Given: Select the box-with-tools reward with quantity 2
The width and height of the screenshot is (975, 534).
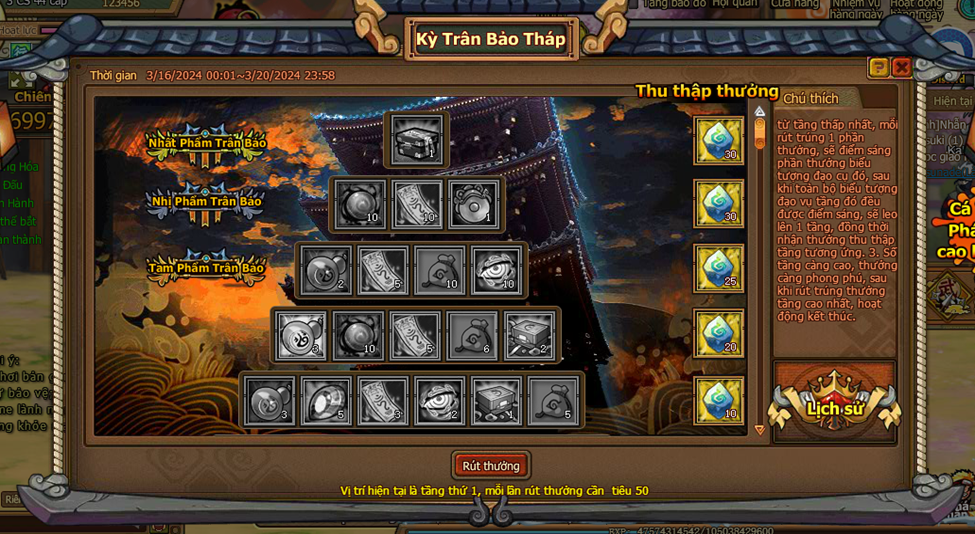Looking at the screenshot, I should click(529, 335).
